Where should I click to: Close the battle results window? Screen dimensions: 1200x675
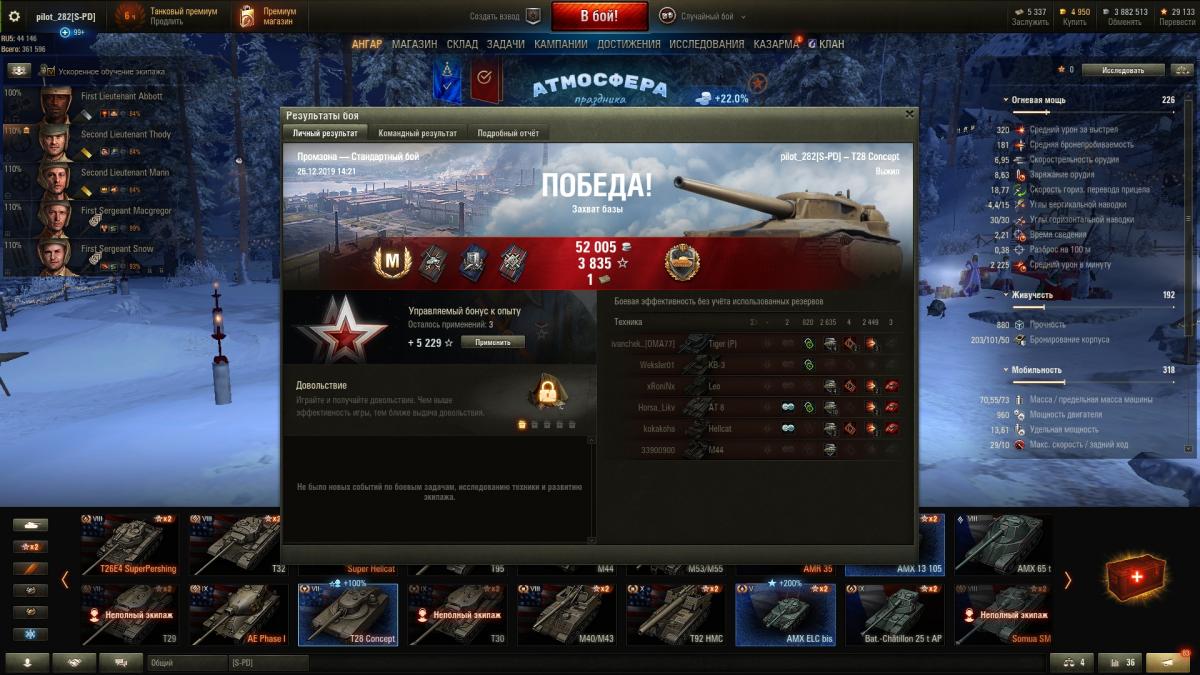(909, 114)
